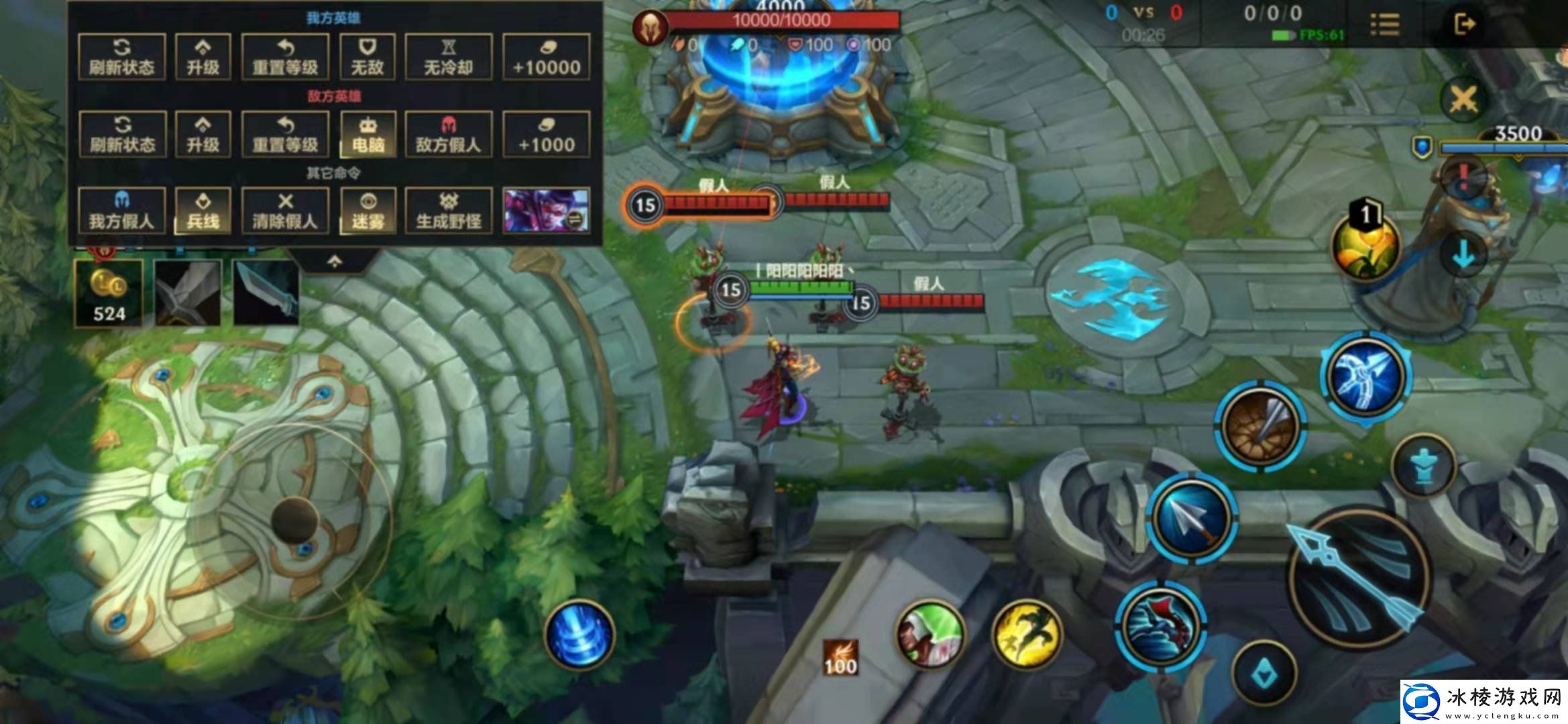Tap the large arrow basic attack button

[x=1357, y=577]
